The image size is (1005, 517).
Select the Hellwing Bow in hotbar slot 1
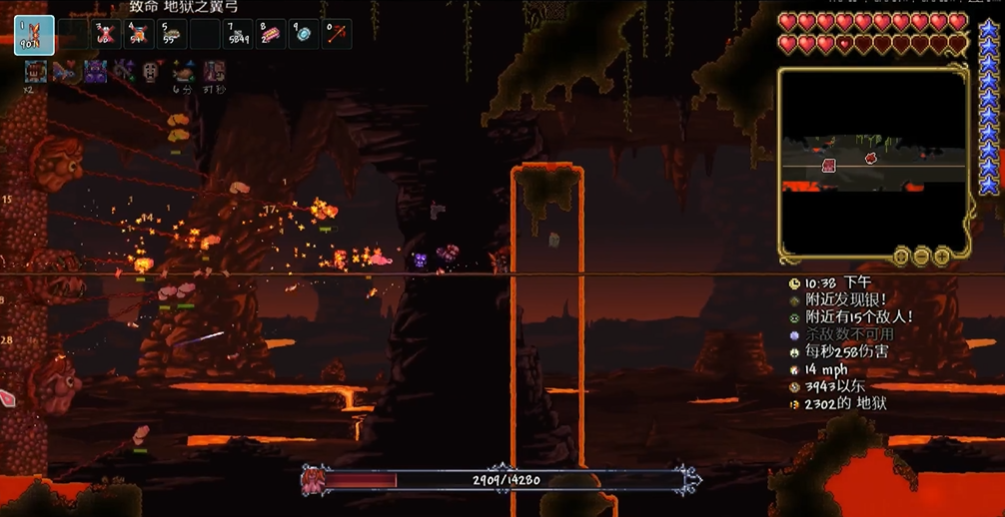[34, 35]
